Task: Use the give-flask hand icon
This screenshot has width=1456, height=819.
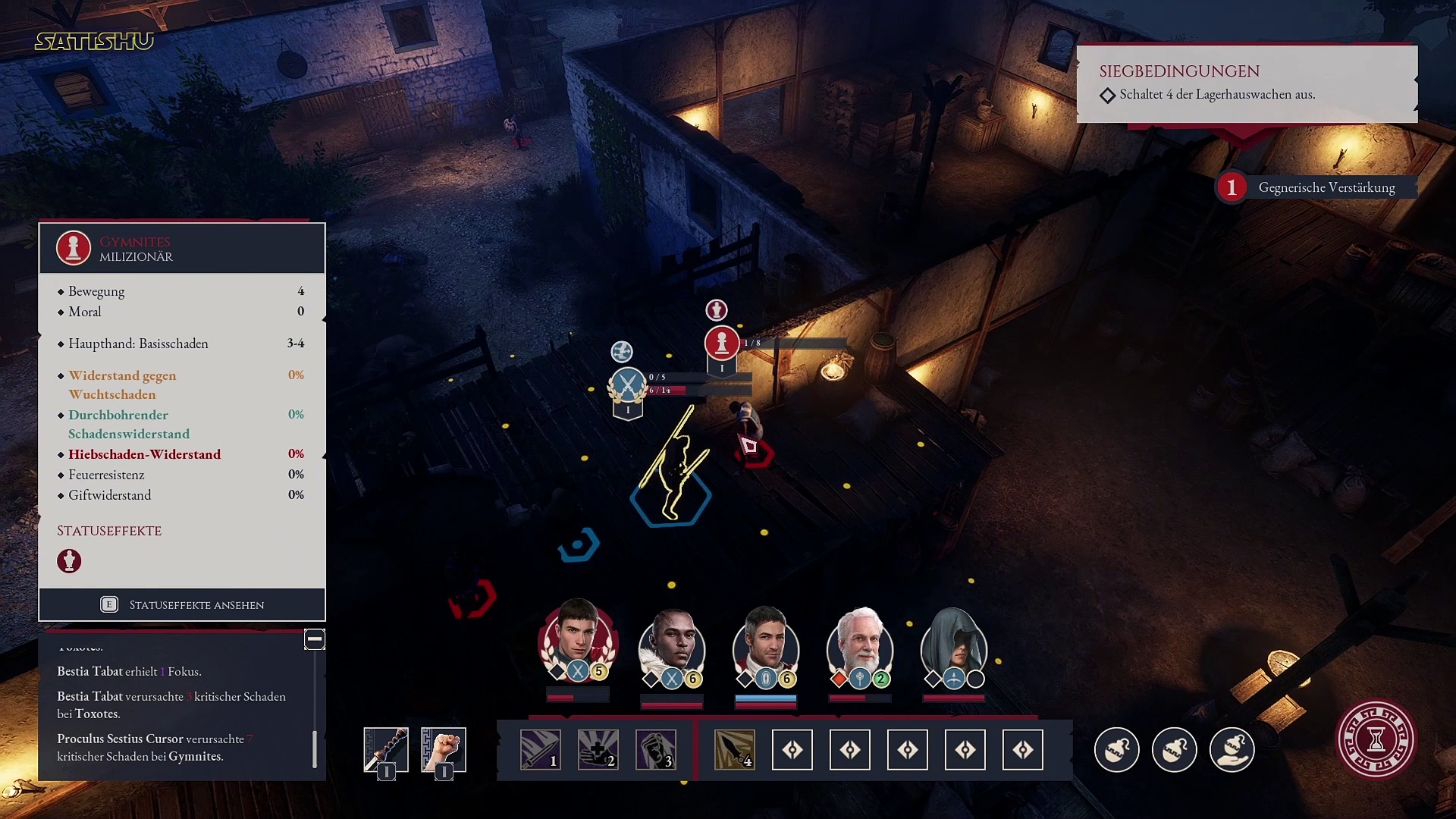Action: point(1232,749)
